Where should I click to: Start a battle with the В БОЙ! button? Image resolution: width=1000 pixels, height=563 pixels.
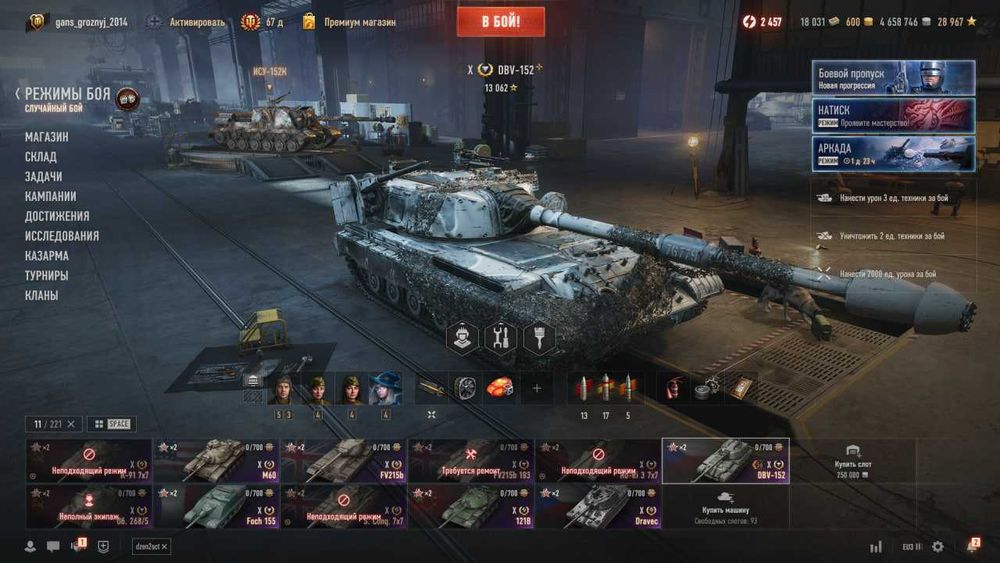500,21
